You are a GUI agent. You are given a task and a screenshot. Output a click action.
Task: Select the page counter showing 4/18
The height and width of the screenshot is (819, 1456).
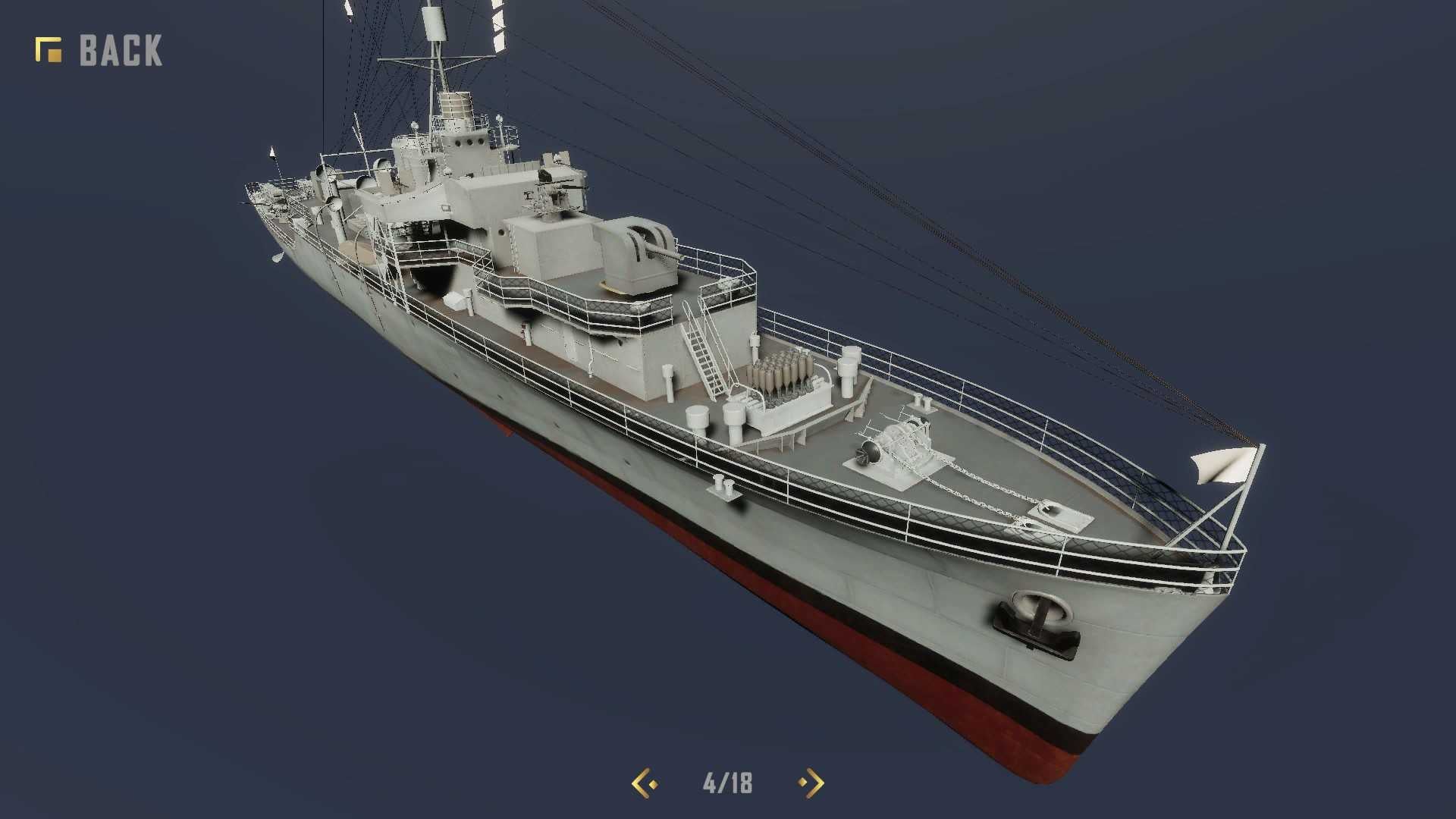(x=725, y=782)
